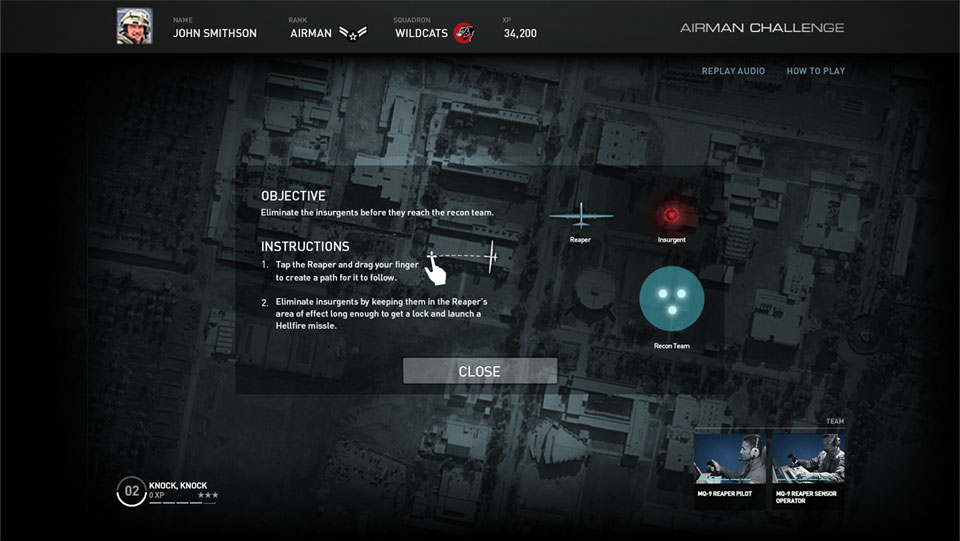
Task: Open the How To Play help
Action: click(815, 71)
